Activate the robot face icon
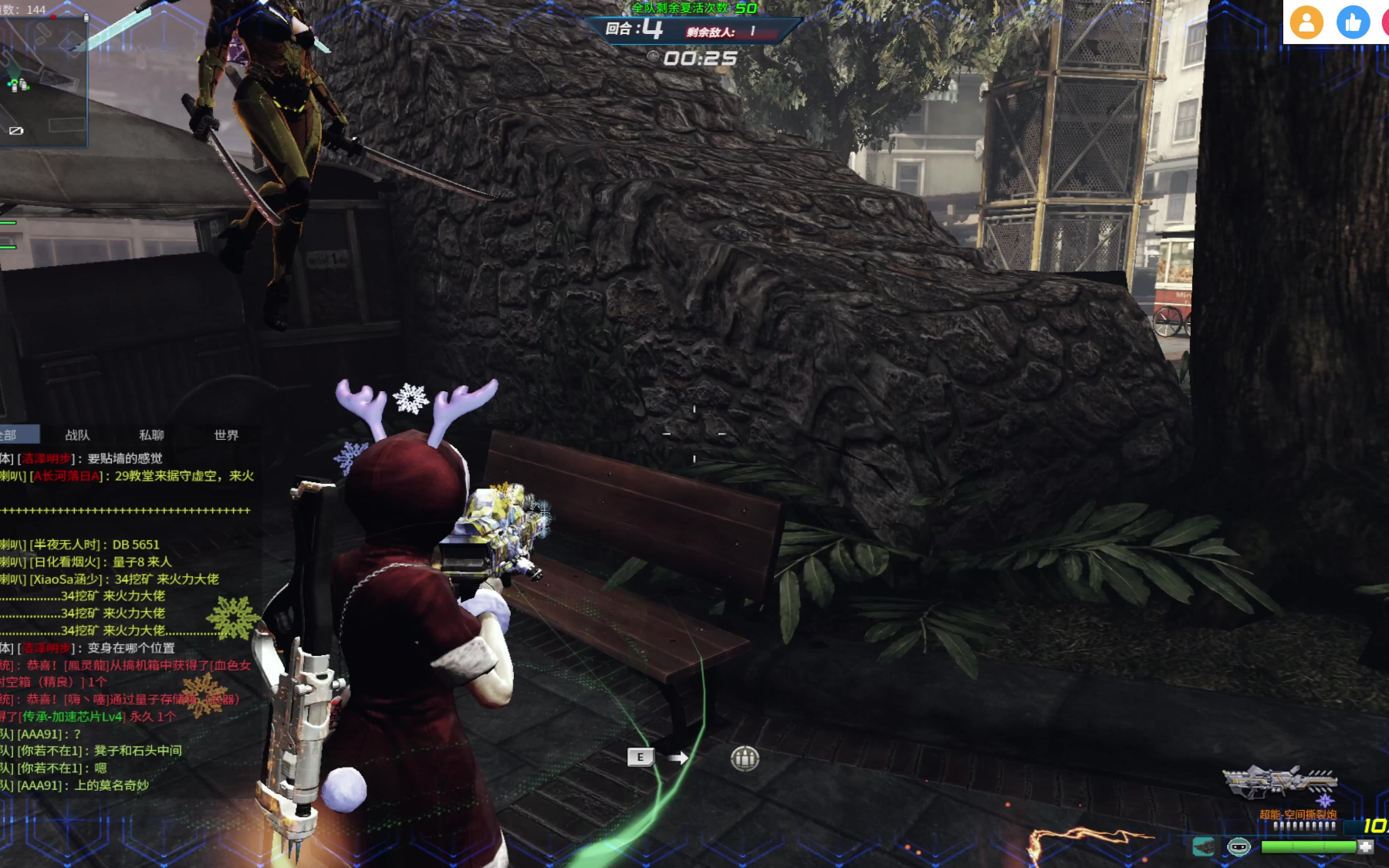 [1239, 846]
